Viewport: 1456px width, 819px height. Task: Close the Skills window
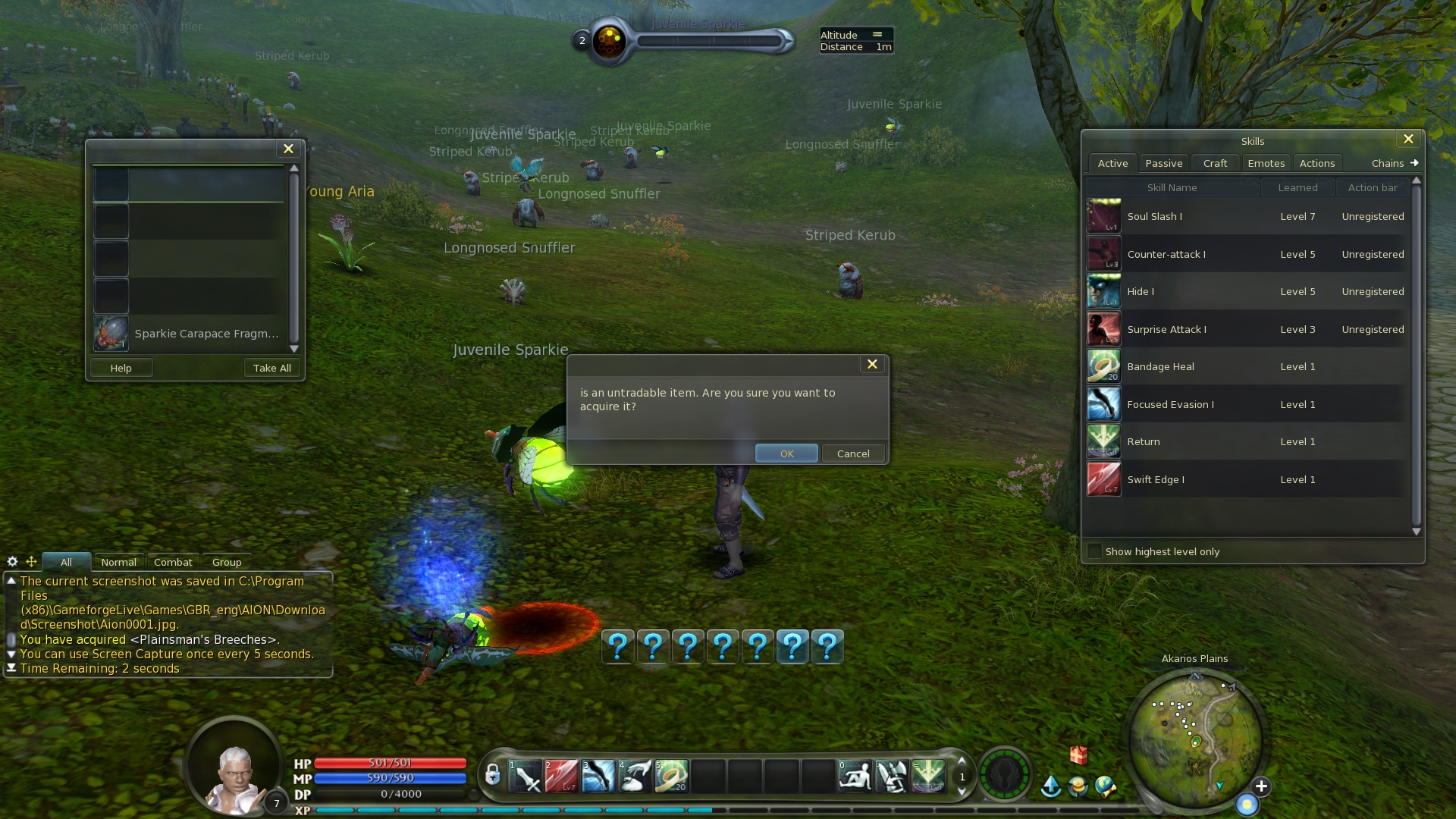pyautogui.click(x=1408, y=140)
